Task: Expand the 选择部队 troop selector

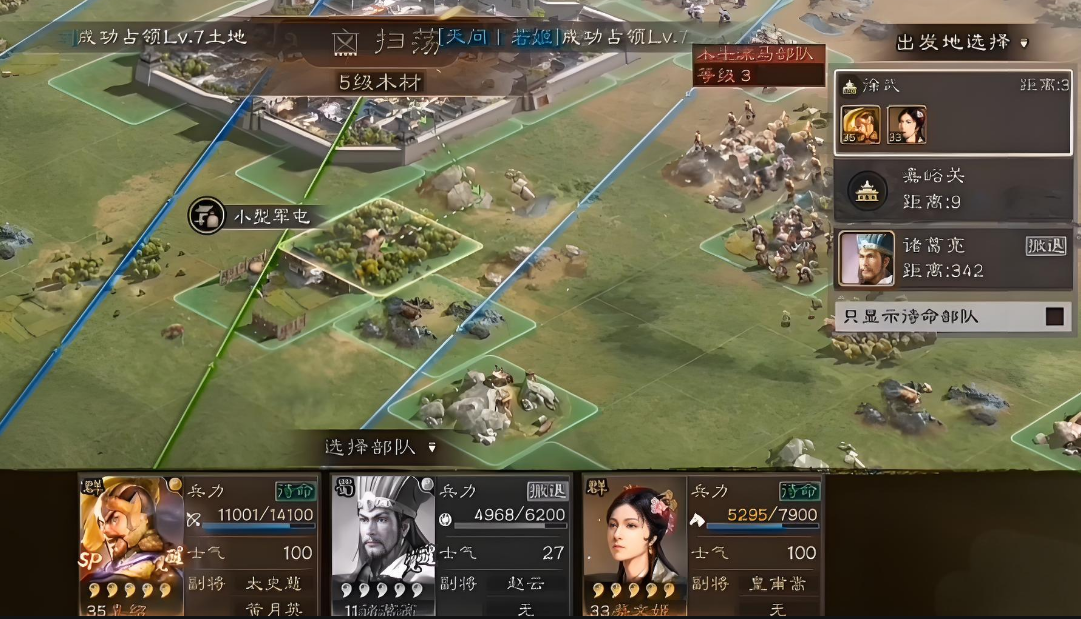Action: coord(381,447)
